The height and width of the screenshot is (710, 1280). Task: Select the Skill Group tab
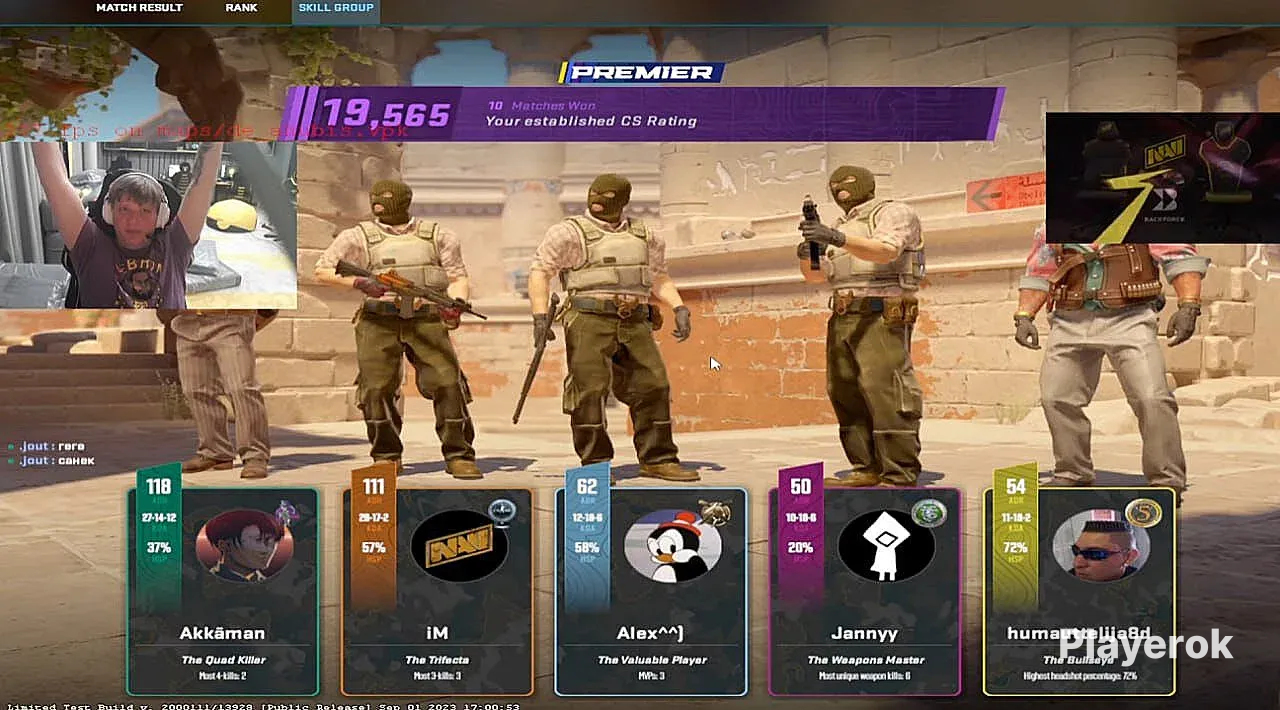[x=336, y=8]
